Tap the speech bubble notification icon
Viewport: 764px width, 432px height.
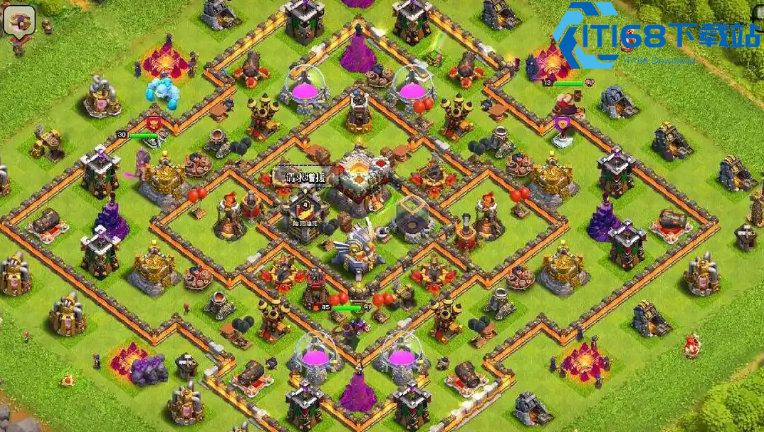coord(19,19)
